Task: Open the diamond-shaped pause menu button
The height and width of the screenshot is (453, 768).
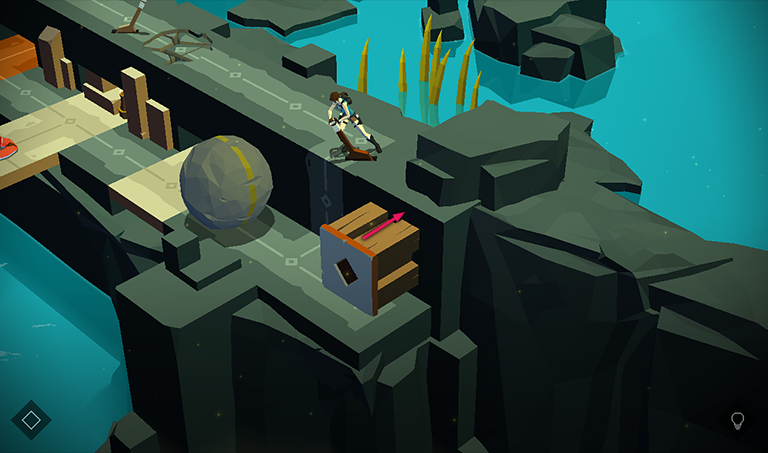Action: coord(31,420)
